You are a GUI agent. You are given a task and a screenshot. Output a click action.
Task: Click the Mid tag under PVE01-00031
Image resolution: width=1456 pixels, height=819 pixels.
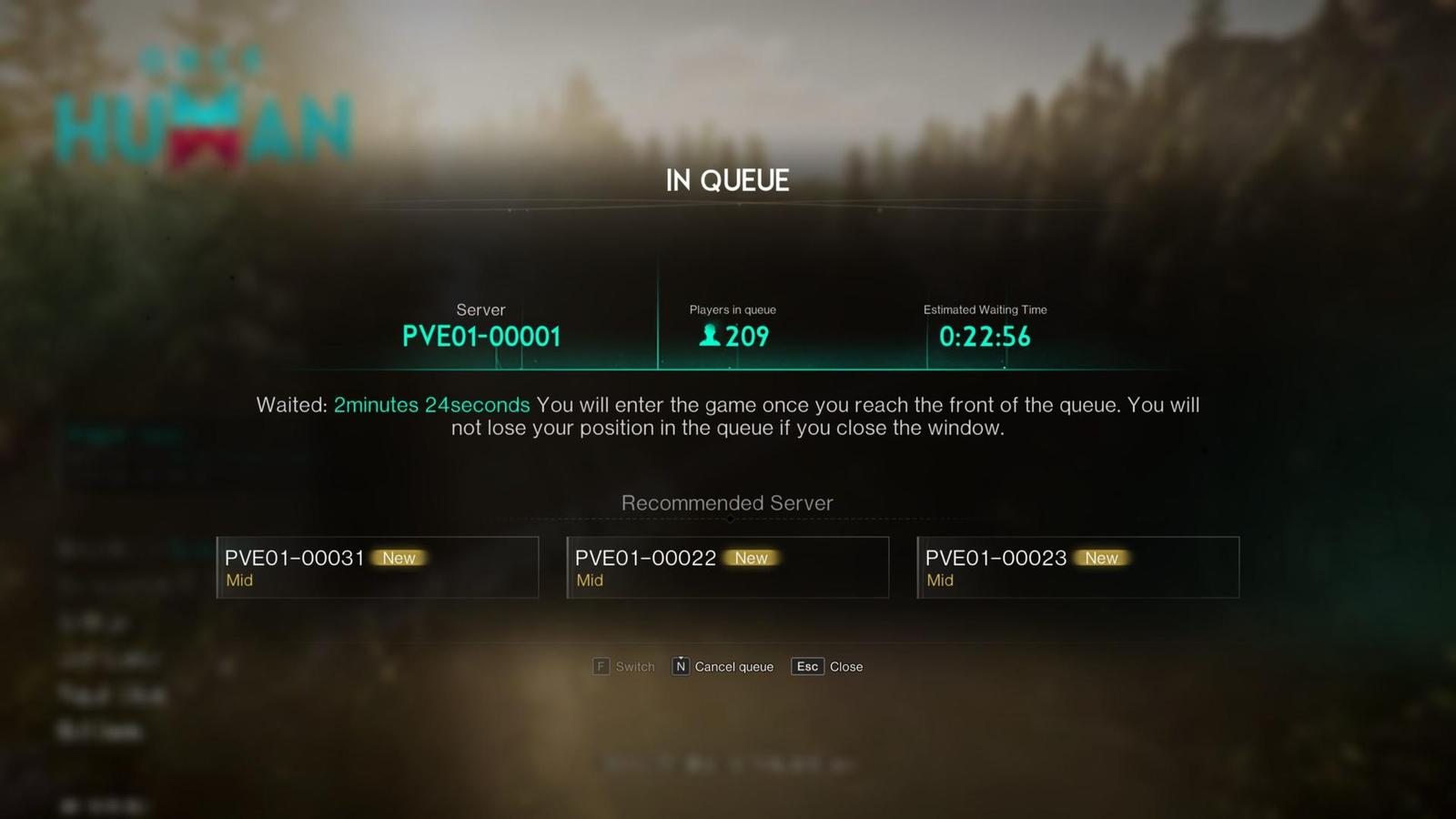[x=239, y=581]
